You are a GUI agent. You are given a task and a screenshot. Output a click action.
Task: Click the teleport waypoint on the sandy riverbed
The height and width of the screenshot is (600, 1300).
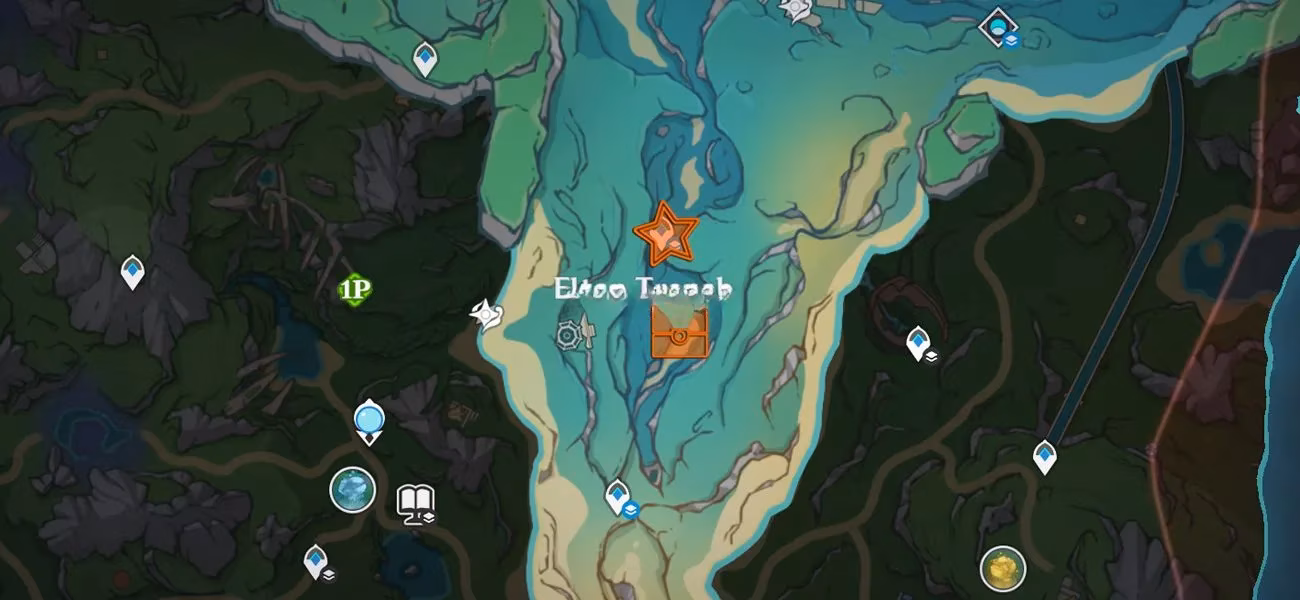[x=617, y=496]
